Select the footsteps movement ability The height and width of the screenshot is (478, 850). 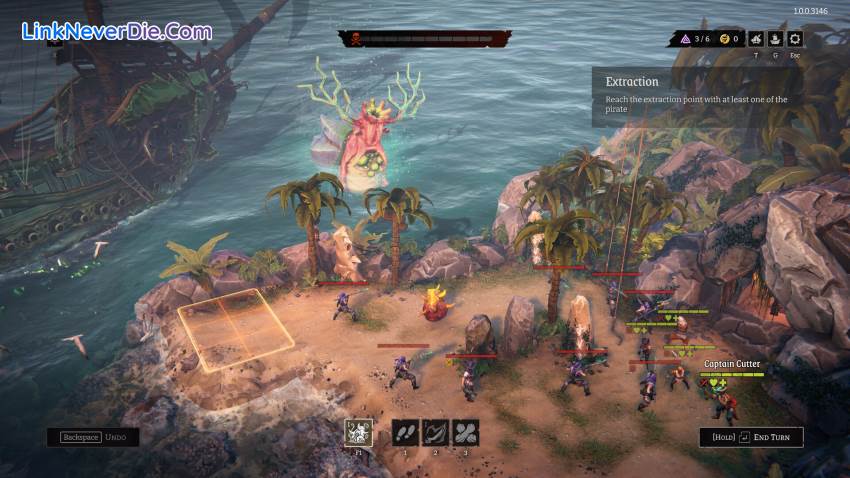point(405,432)
